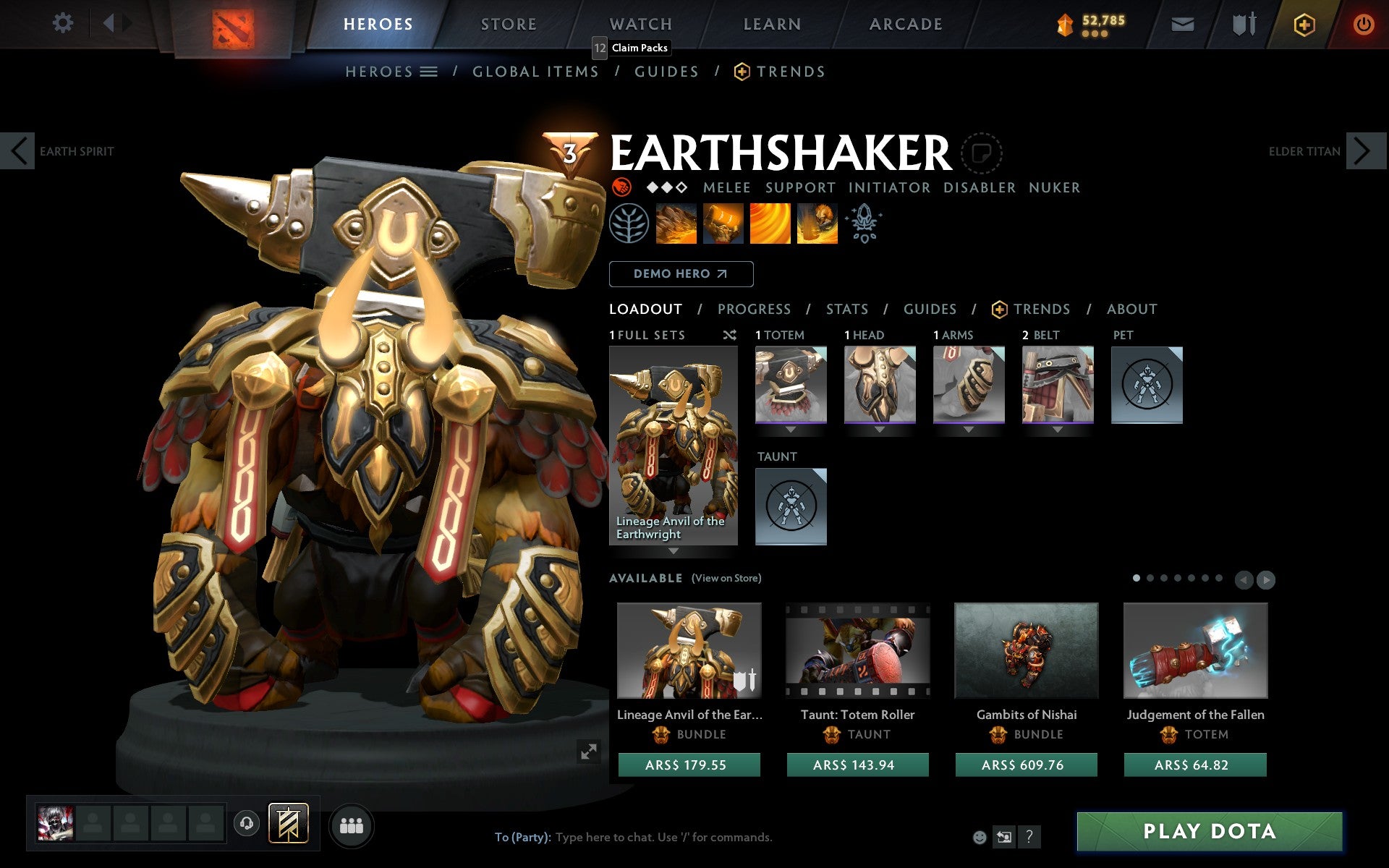Expand the Lineage Anvil full set arrow
The width and height of the screenshot is (1389, 868).
coord(674,551)
